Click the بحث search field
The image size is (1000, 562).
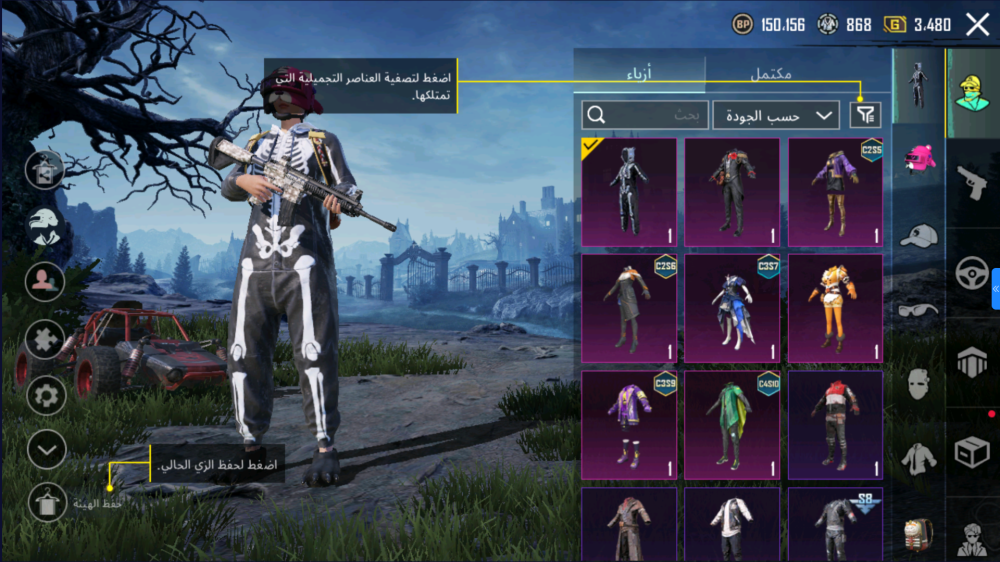coord(645,115)
